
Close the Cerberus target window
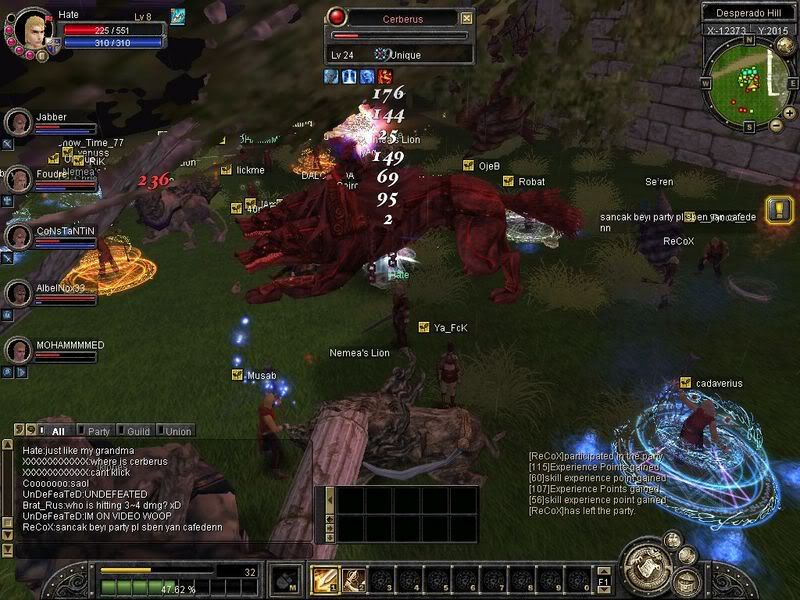466,18
